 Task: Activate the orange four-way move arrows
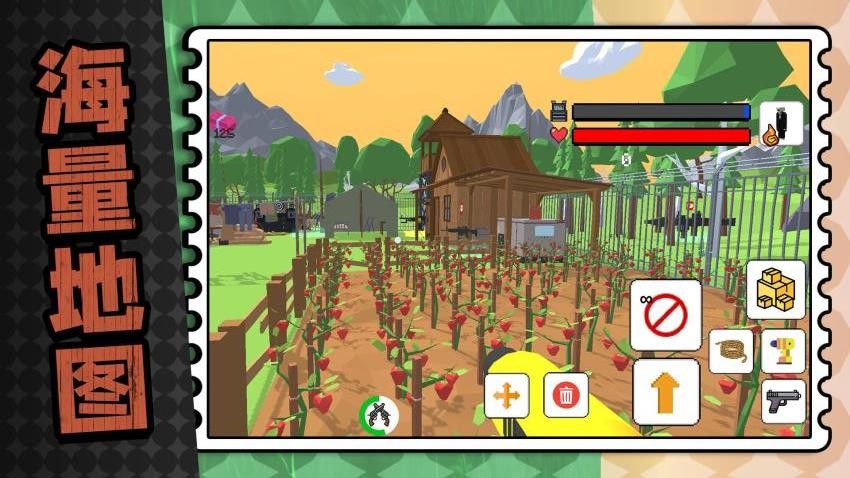(x=507, y=396)
